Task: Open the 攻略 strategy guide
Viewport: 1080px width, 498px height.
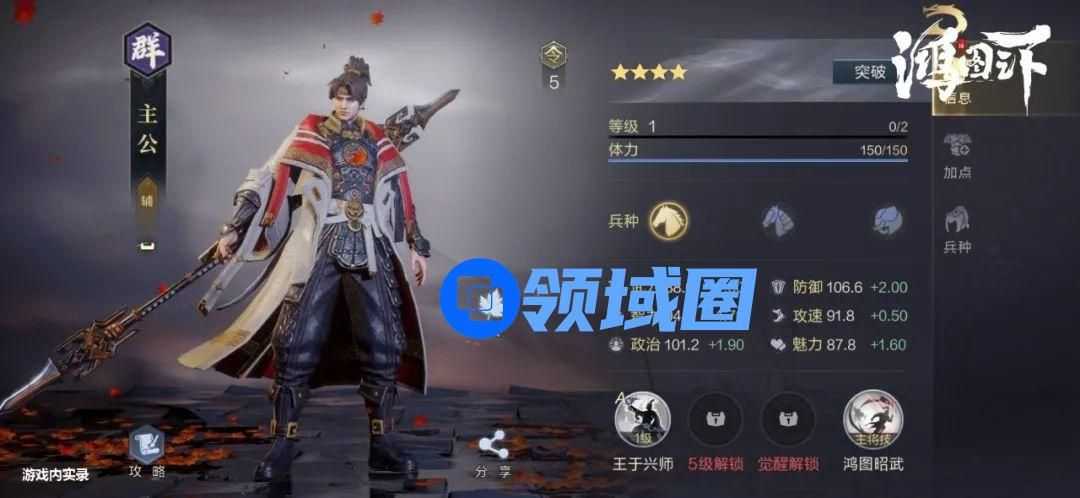Action: (x=147, y=451)
